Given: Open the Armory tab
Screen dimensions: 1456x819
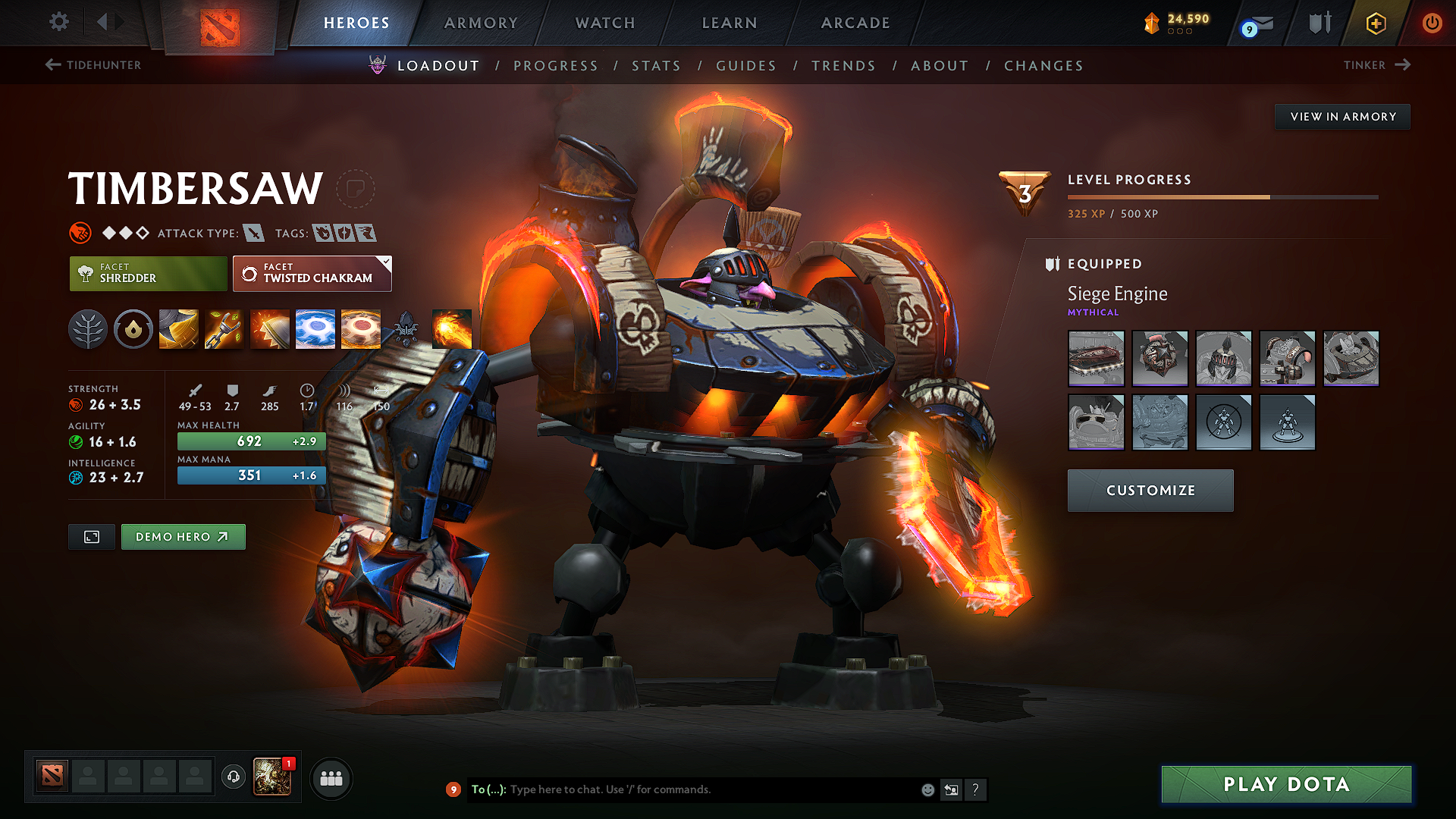Looking at the screenshot, I should [x=481, y=23].
